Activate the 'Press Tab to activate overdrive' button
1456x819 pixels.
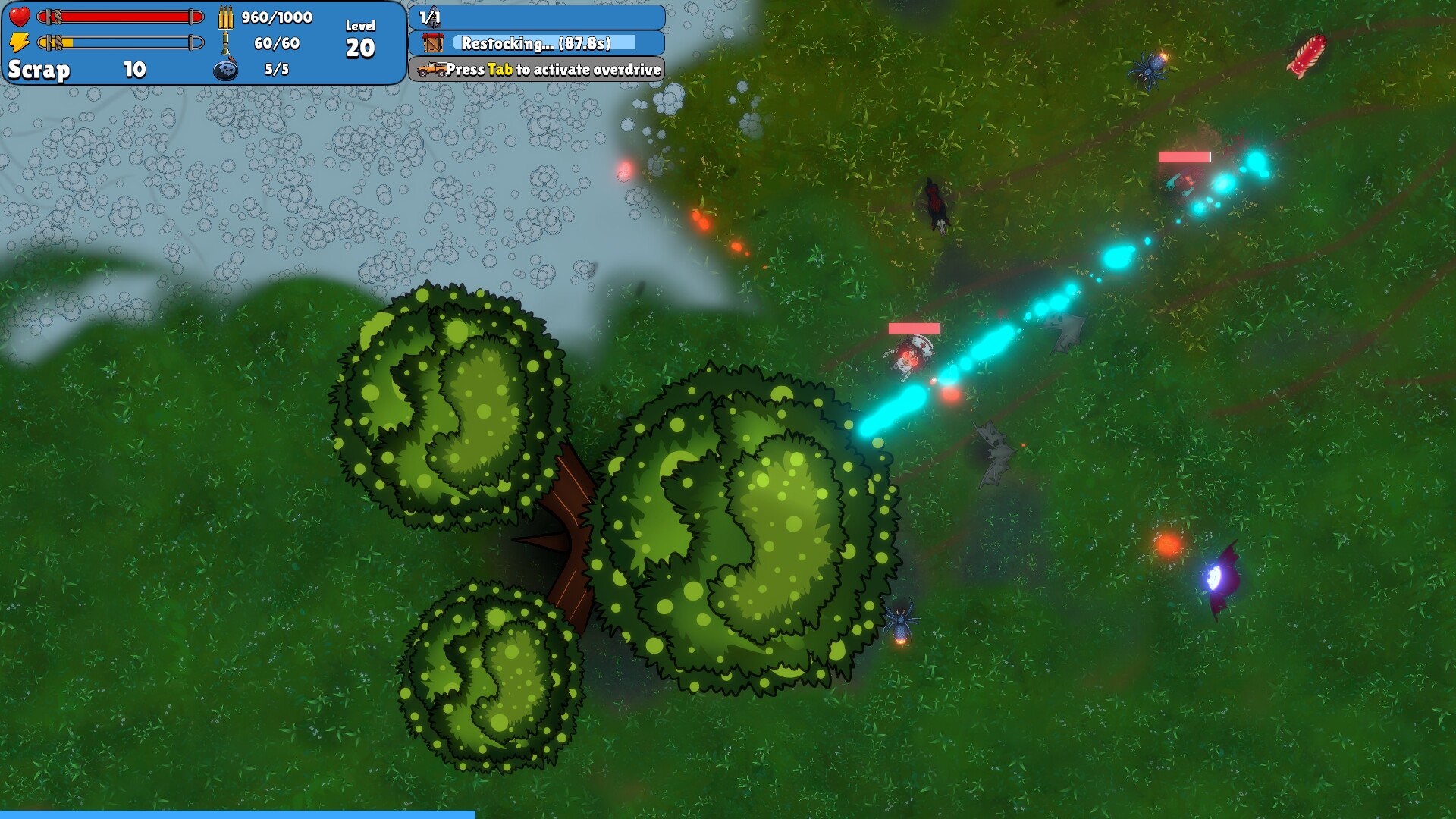tap(538, 69)
